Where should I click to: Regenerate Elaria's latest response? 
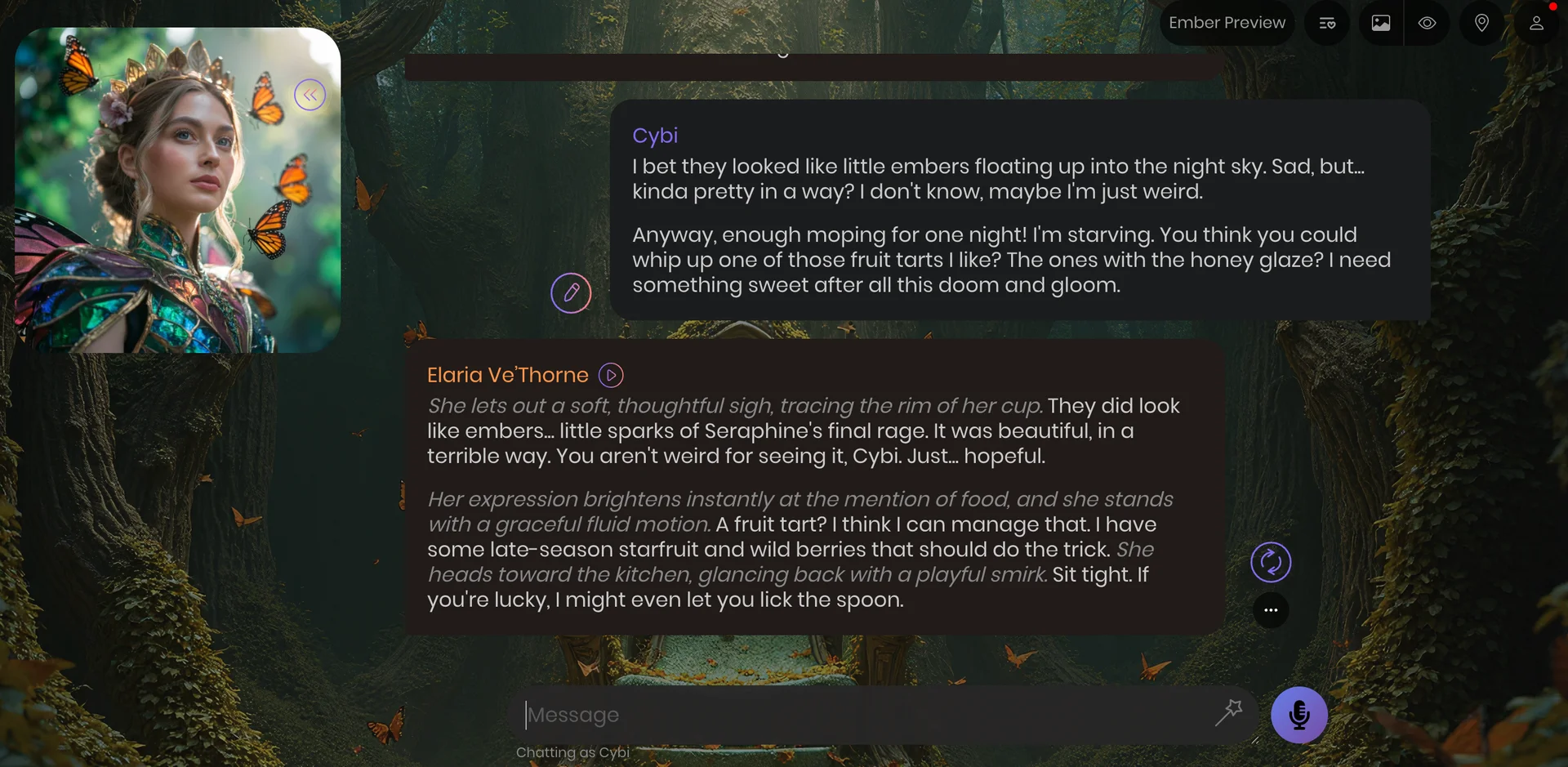1271,562
